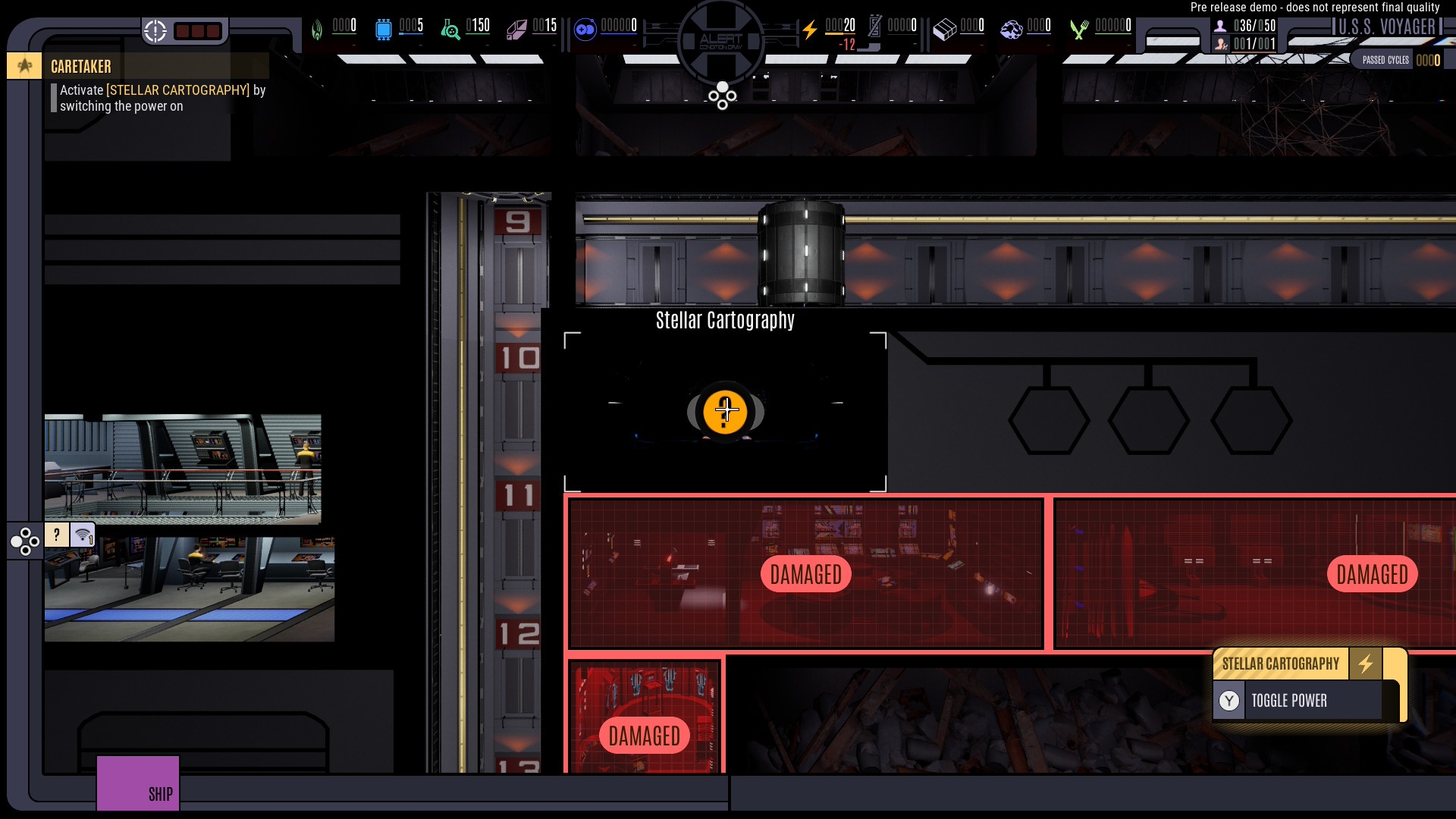Select the targeting reticle icon

pyautogui.click(x=155, y=31)
